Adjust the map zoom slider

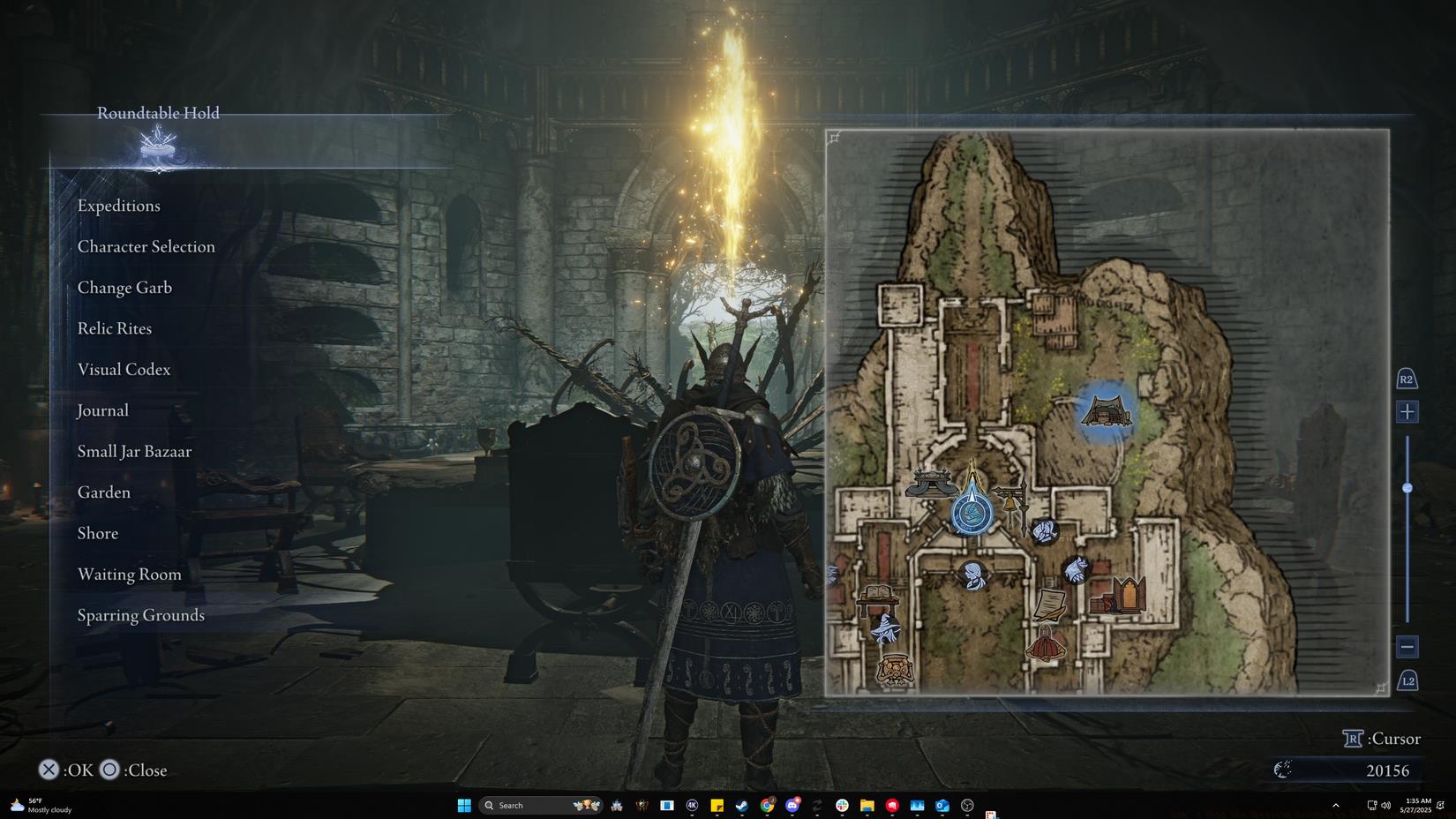click(1408, 486)
